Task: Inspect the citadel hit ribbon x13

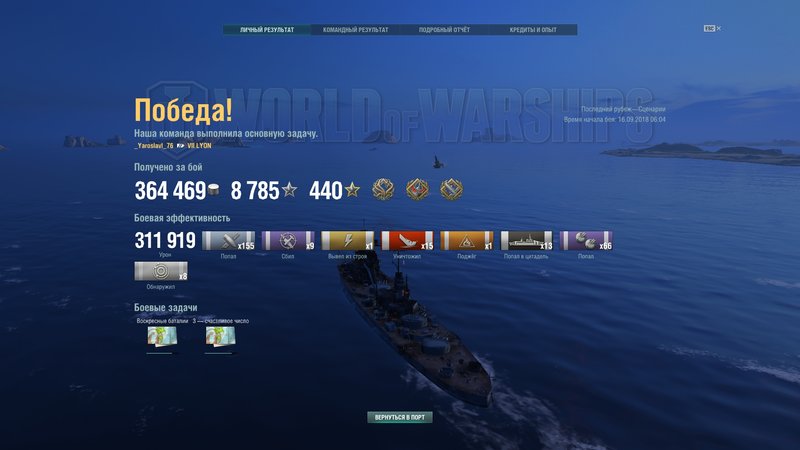Action: (x=526, y=240)
